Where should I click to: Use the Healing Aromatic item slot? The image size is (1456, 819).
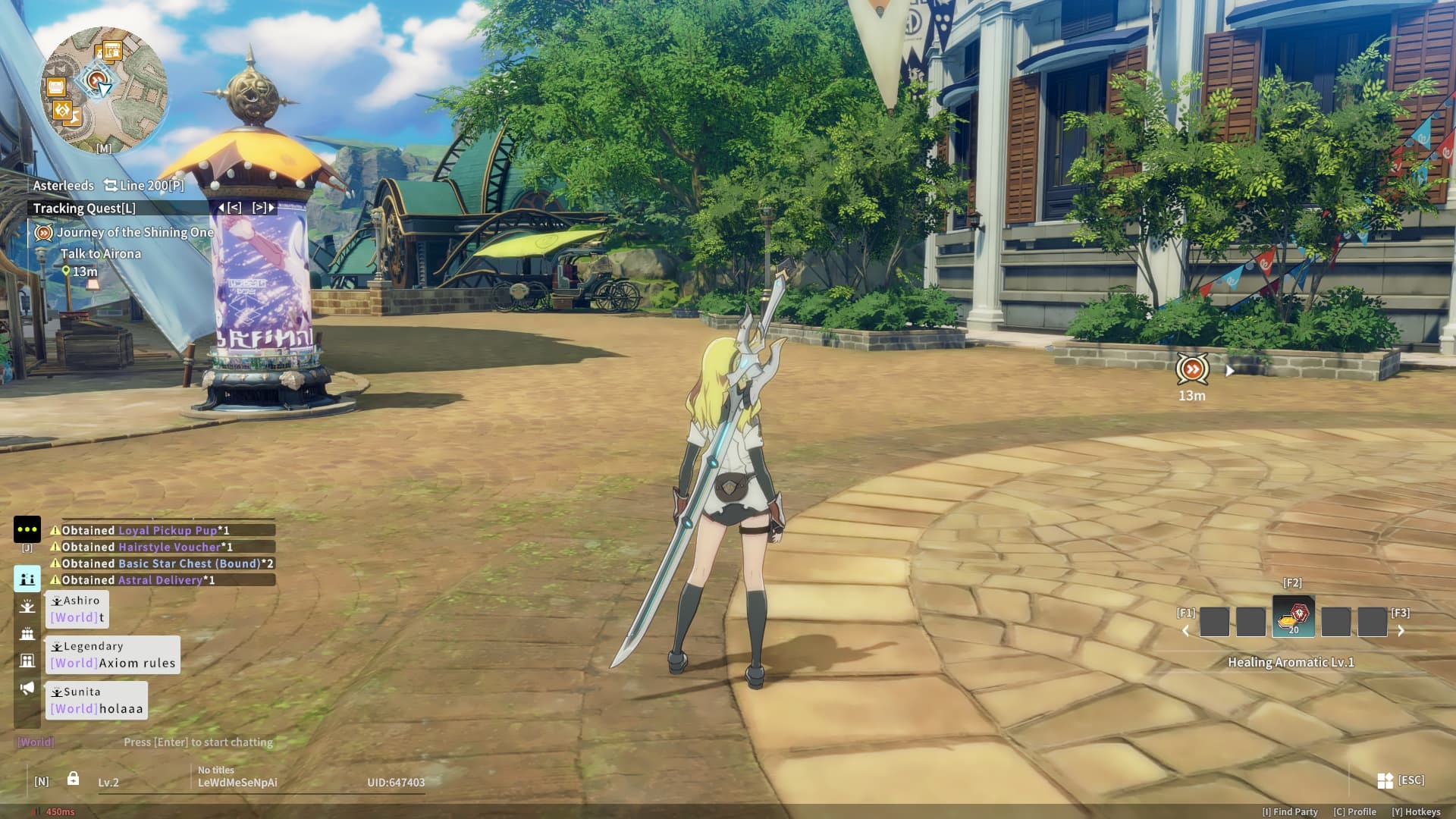coord(1293,617)
